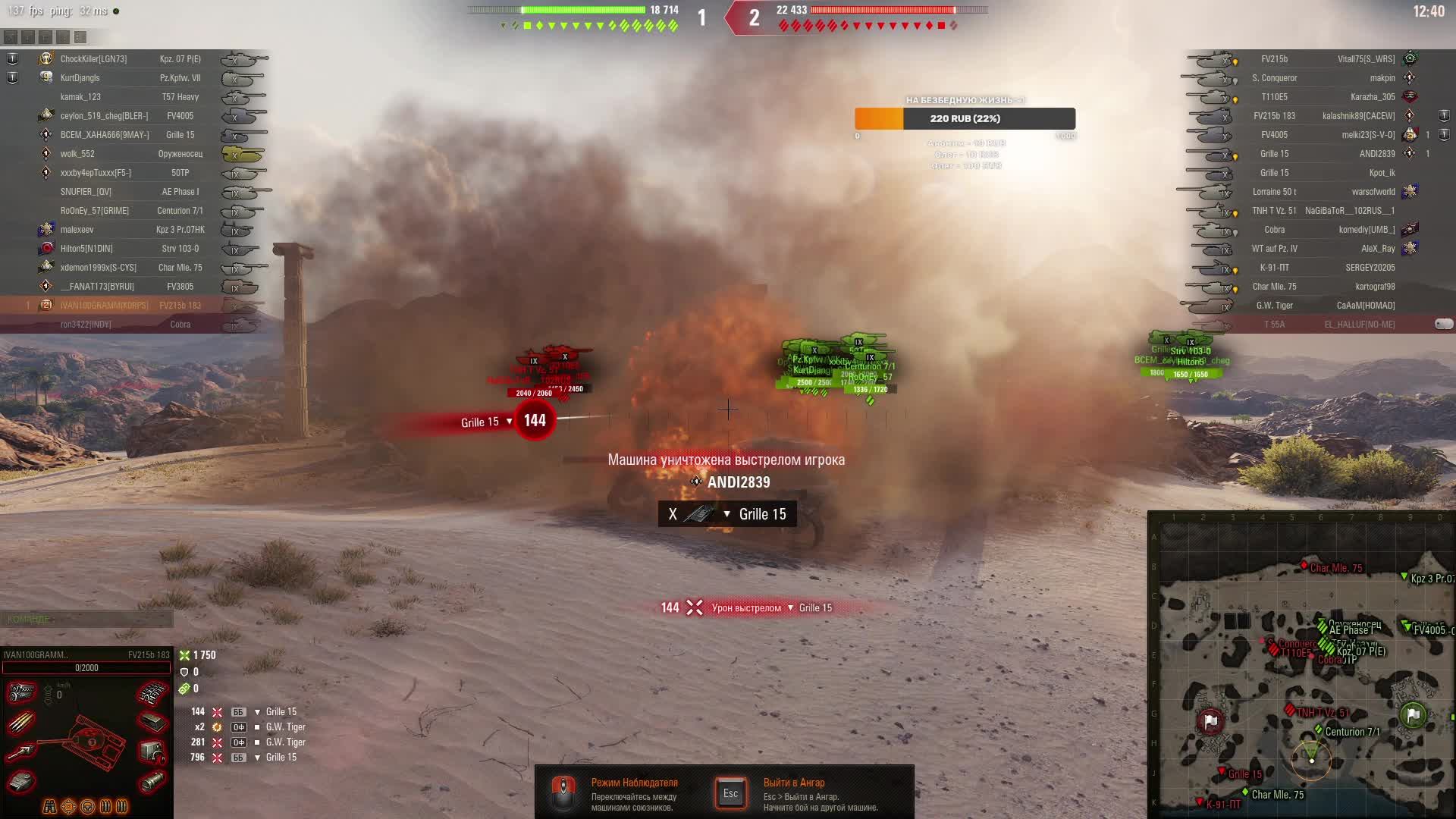This screenshot has height=819, width=1456.
Task: Click the 796 damage log entry
Action: 243,758
